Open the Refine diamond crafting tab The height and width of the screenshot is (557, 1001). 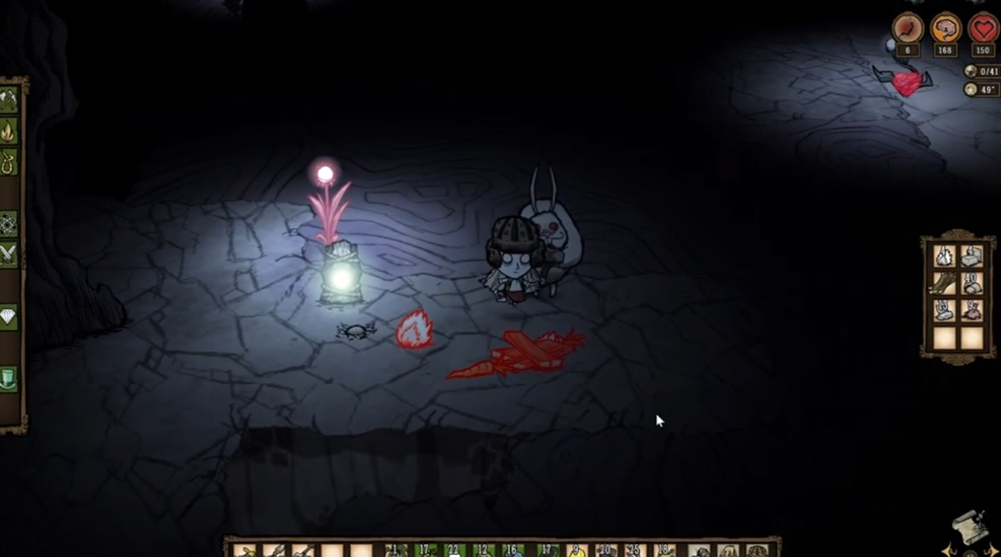[9, 317]
